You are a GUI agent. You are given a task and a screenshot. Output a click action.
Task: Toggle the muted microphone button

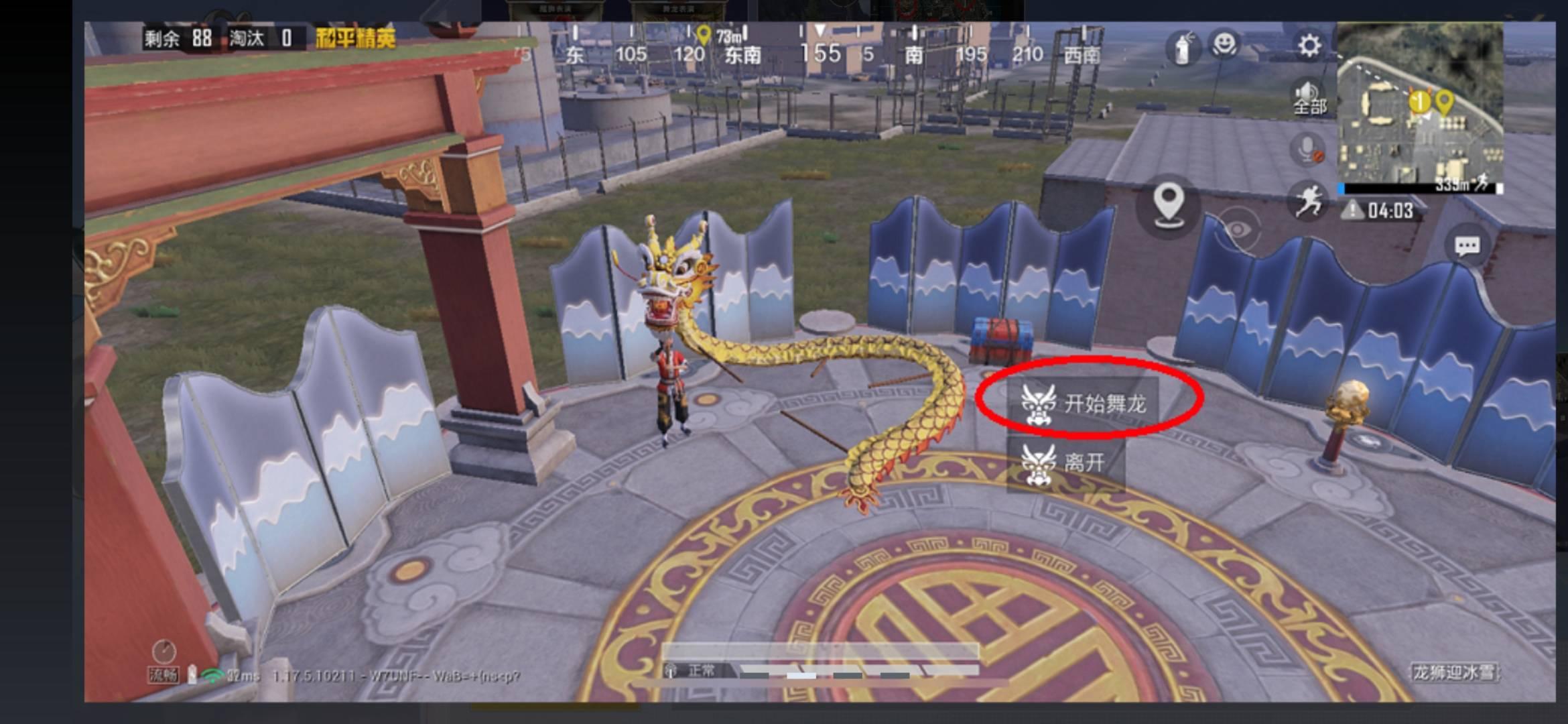pyautogui.click(x=1308, y=149)
